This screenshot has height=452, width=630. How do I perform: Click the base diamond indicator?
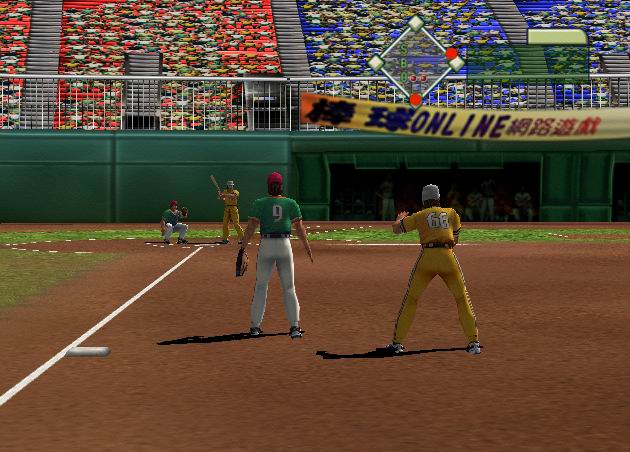(415, 62)
